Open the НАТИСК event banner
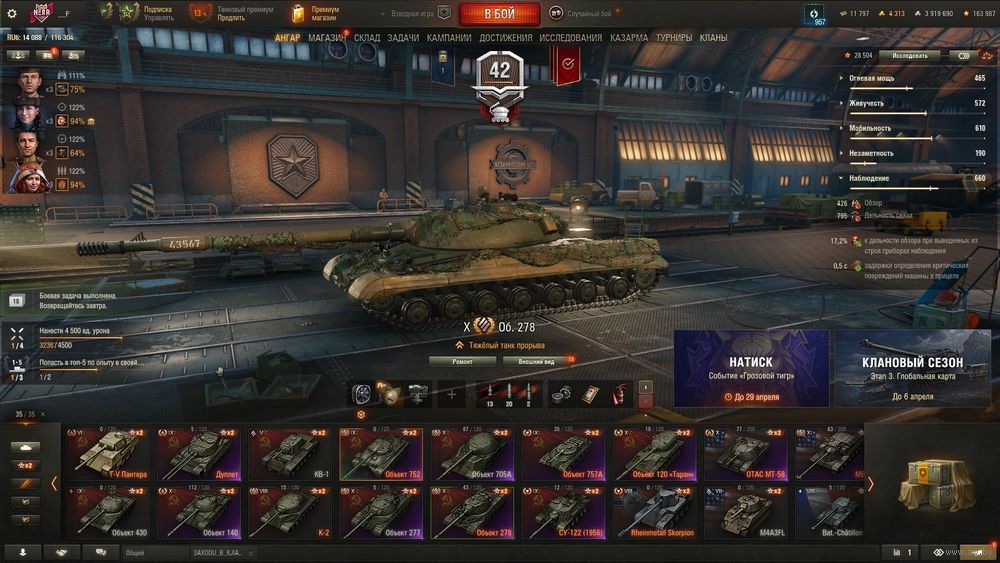1000x563 pixels. coord(751,368)
